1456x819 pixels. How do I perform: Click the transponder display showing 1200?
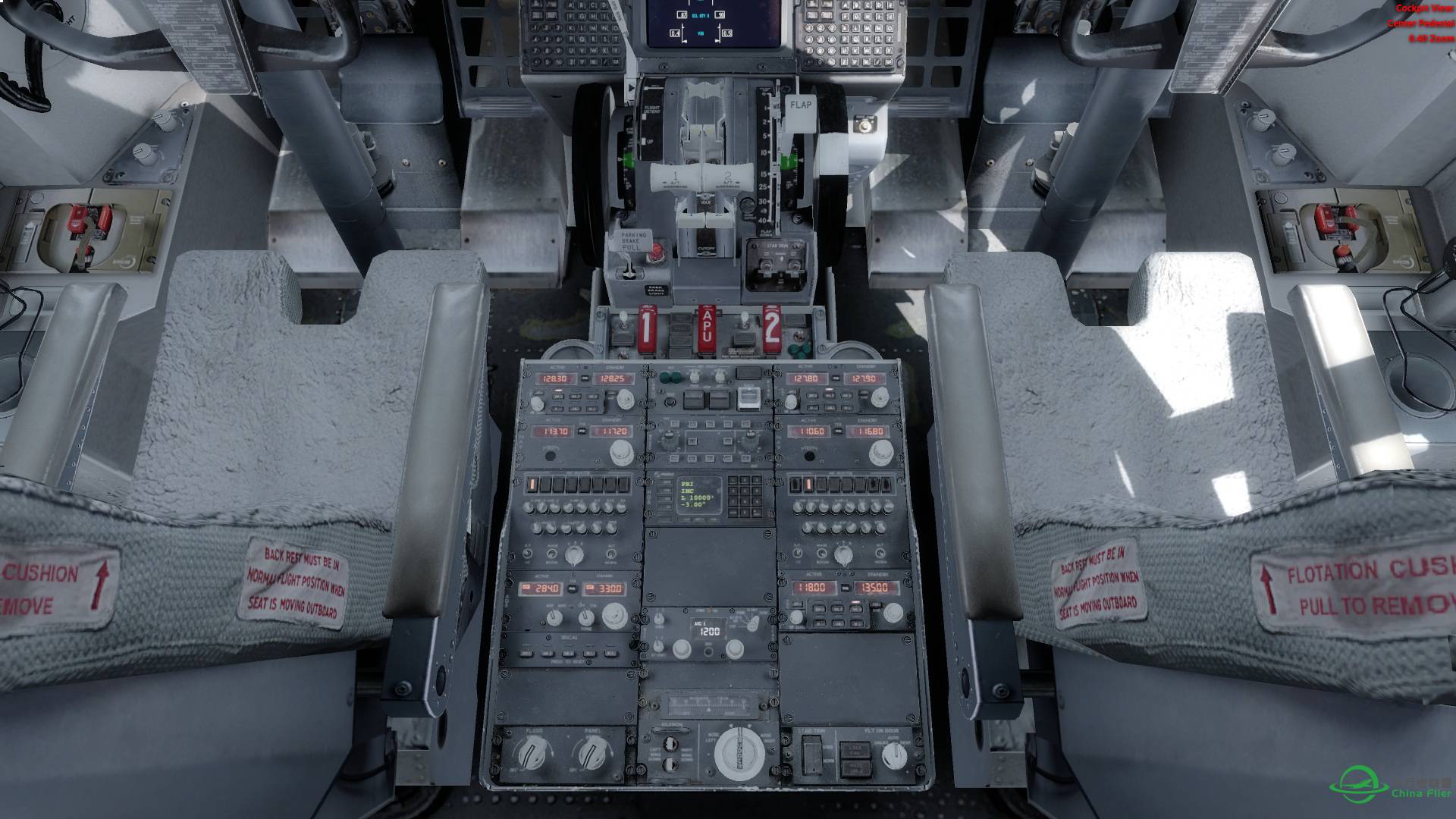click(x=710, y=630)
